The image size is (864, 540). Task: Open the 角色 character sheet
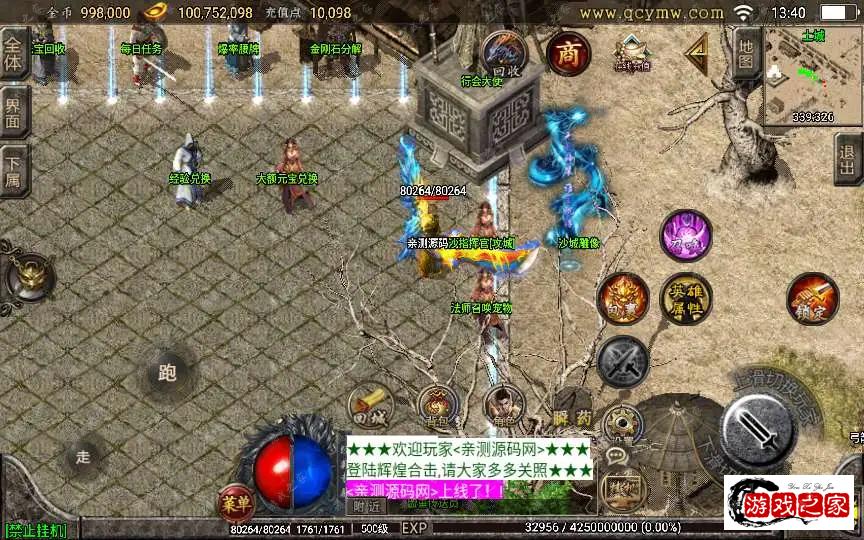click(503, 405)
